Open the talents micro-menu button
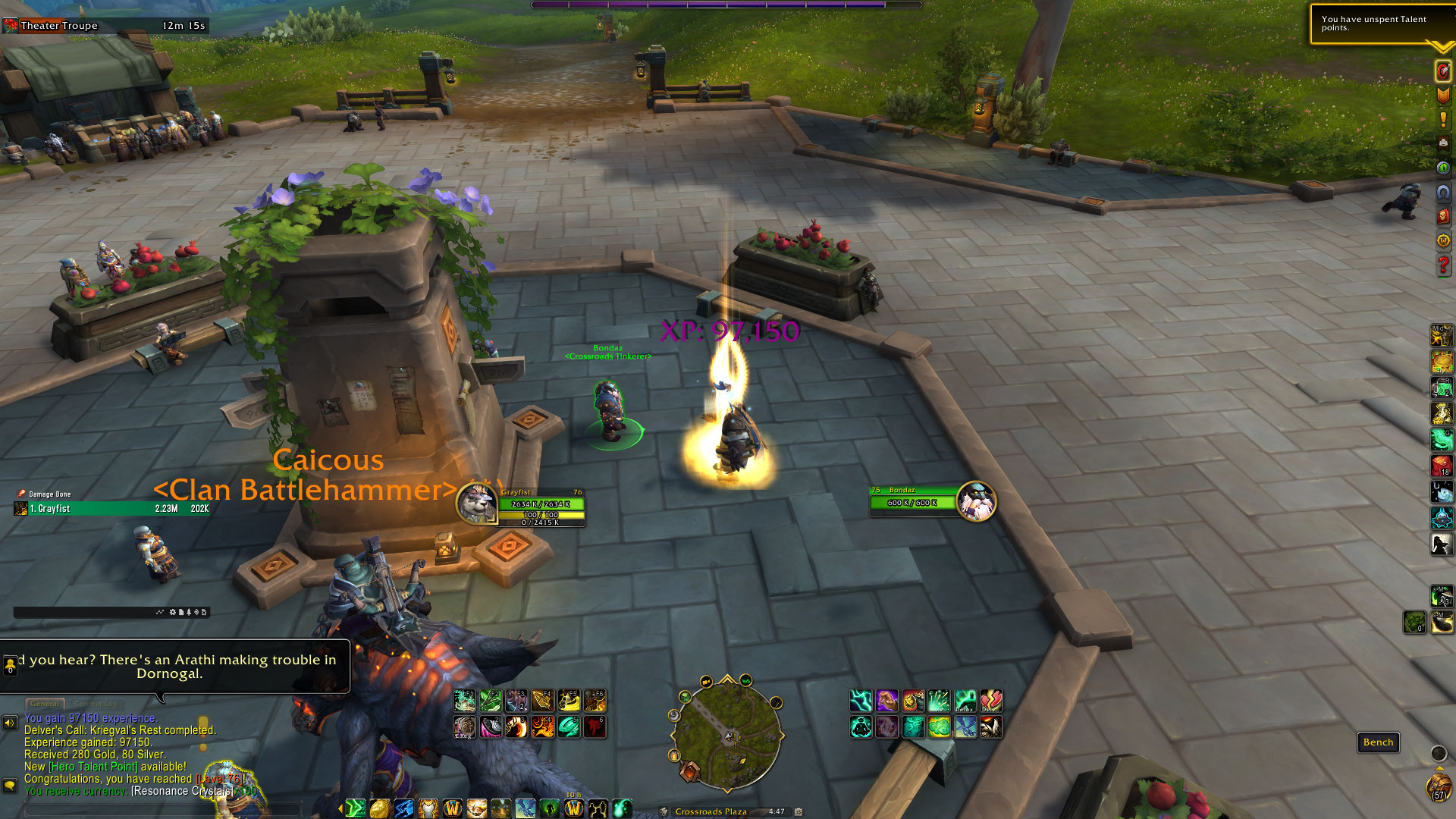The image size is (1456, 819). 1442,71
